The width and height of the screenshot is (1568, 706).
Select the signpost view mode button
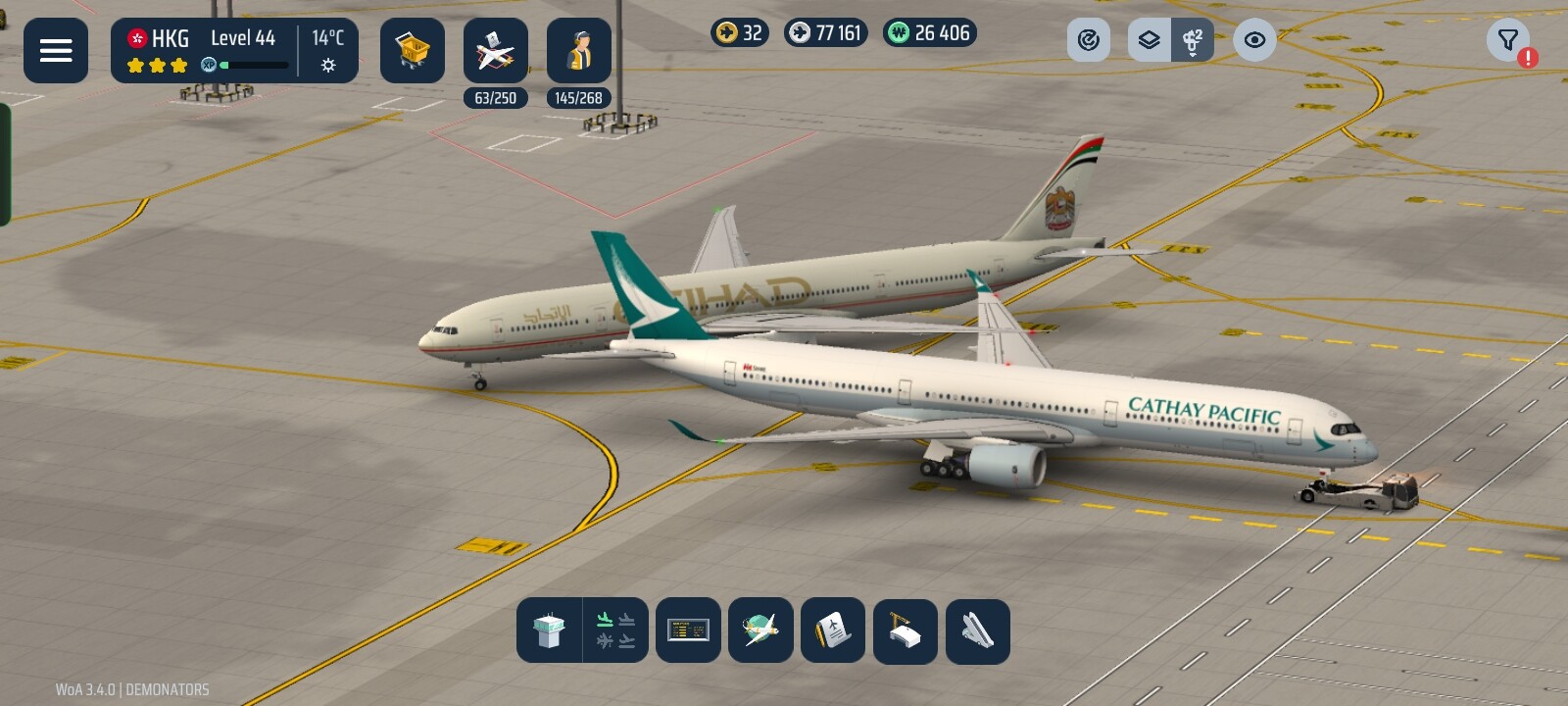[1193, 40]
